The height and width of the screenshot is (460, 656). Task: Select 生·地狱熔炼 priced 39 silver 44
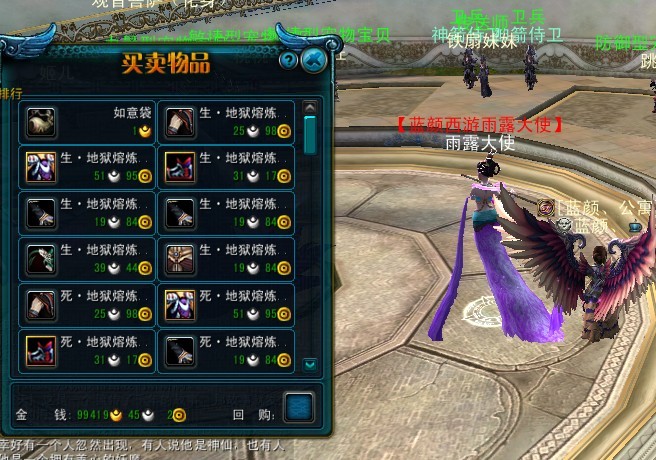87,259
